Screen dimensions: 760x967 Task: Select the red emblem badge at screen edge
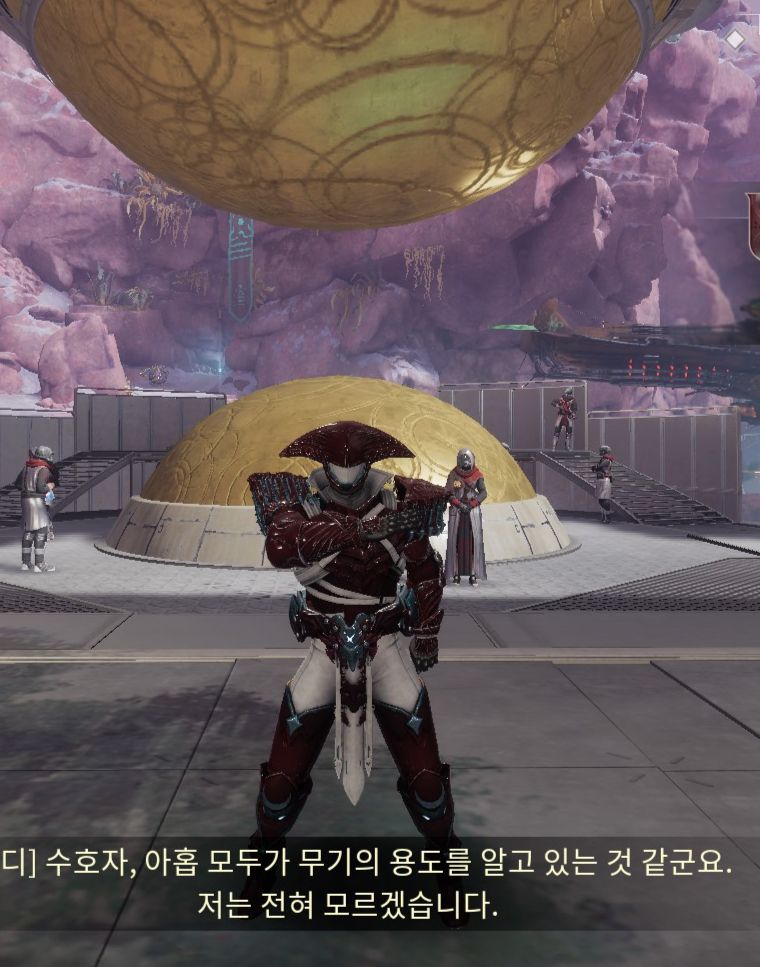753,227
